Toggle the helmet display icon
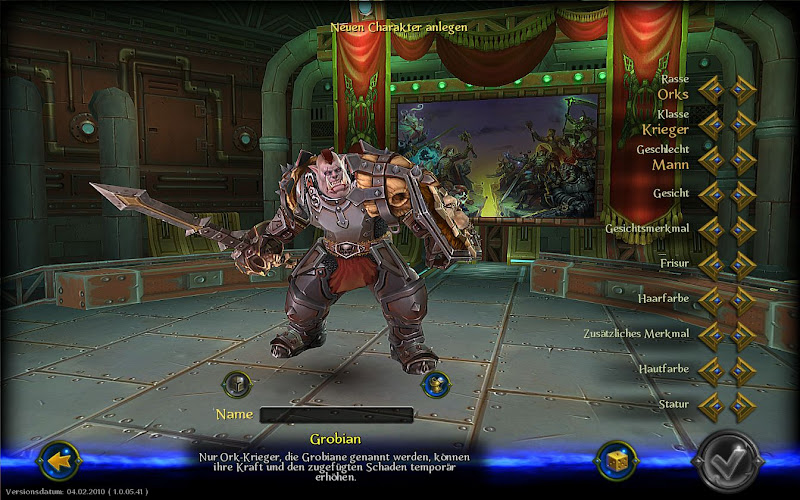The width and height of the screenshot is (800, 500). (x=236, y=383)
